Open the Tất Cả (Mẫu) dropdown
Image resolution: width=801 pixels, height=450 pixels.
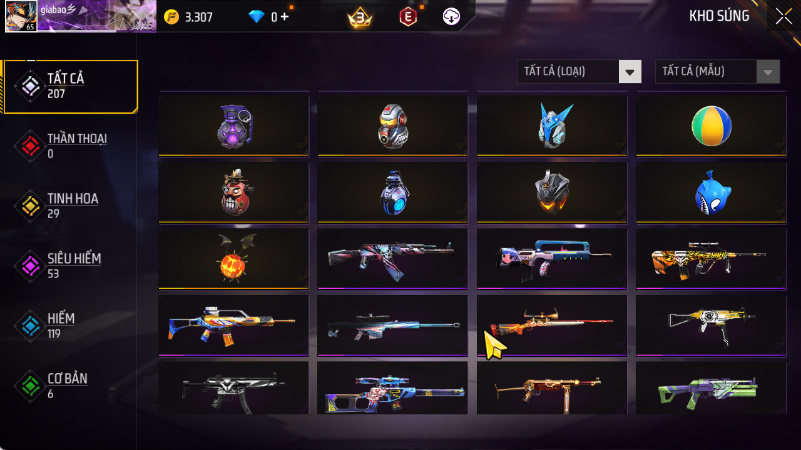point(717,71)
